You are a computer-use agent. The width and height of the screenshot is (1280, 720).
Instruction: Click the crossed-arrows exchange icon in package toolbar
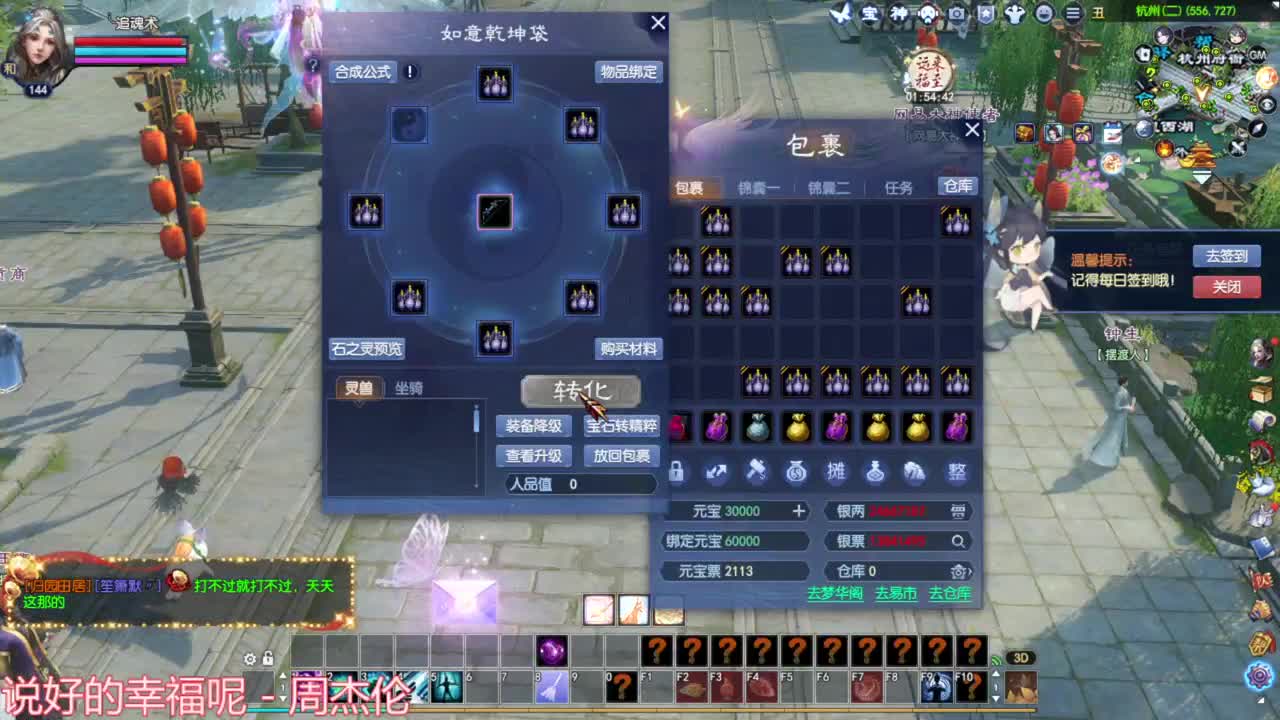[x=717, y=472]
